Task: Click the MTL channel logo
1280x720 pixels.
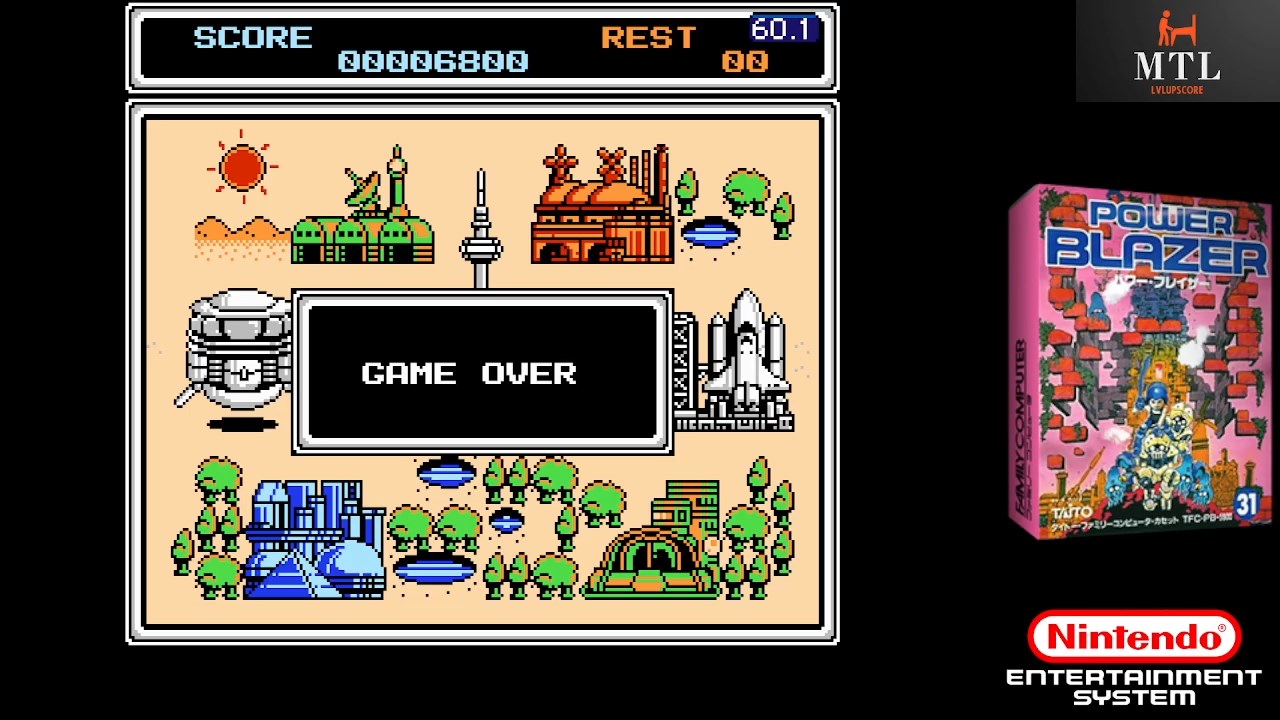Action: (x=1177, y=51)
